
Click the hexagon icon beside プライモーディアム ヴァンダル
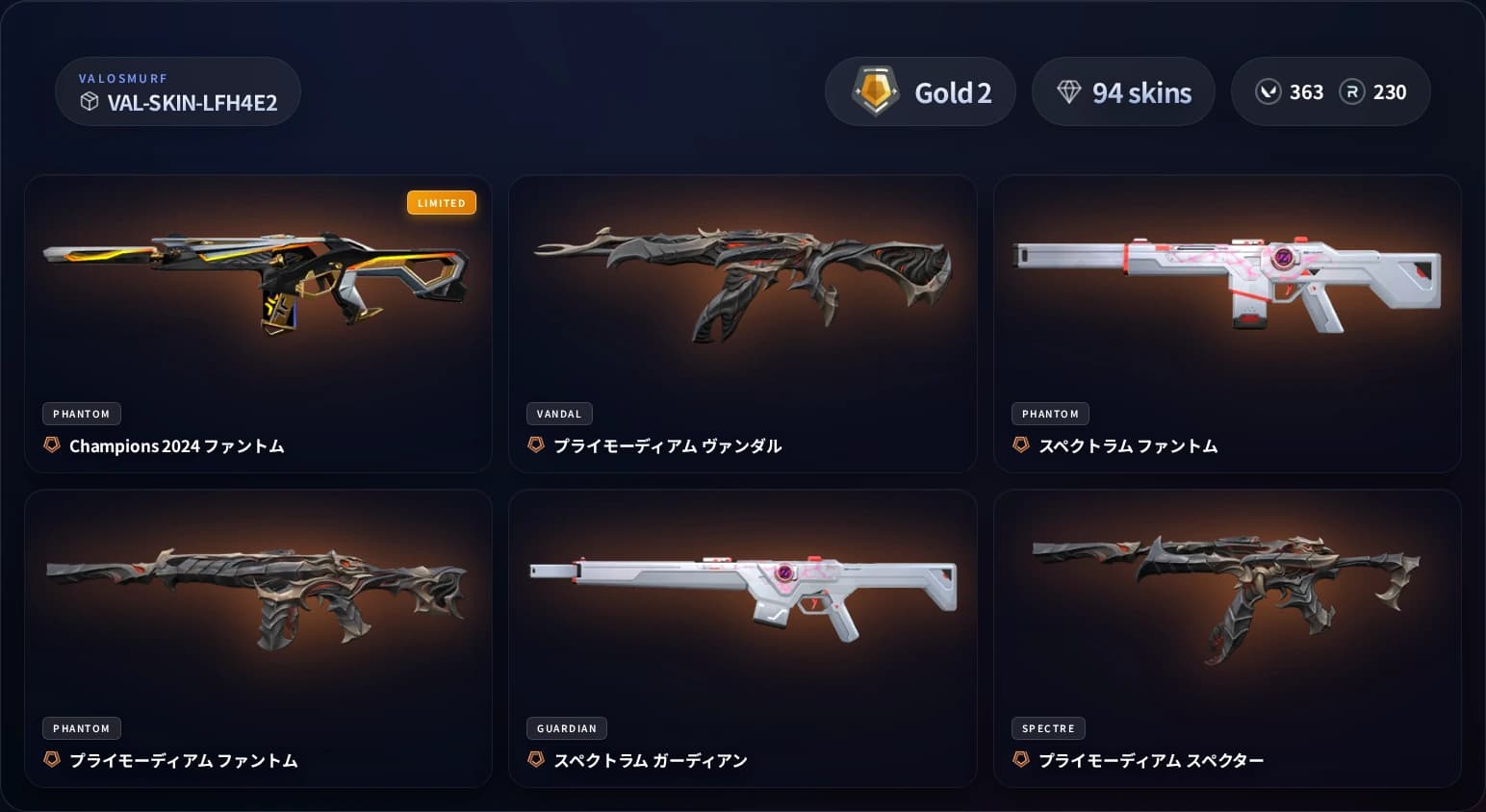(537, 445)
